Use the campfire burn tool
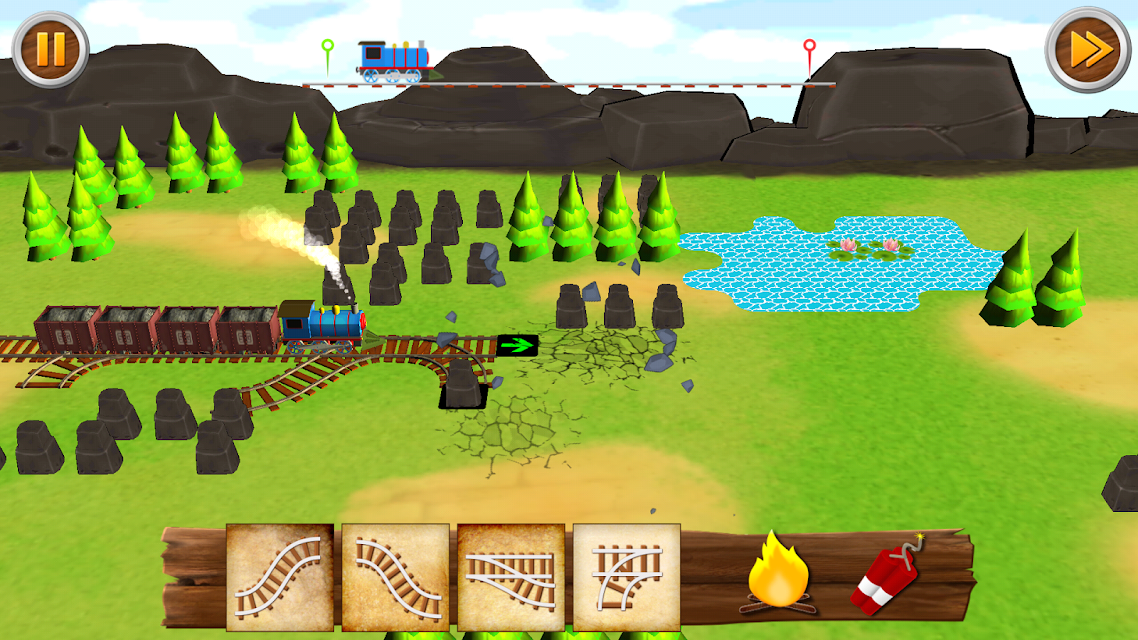The height and width of the screenshot is (640, 1138). (778, 573)
